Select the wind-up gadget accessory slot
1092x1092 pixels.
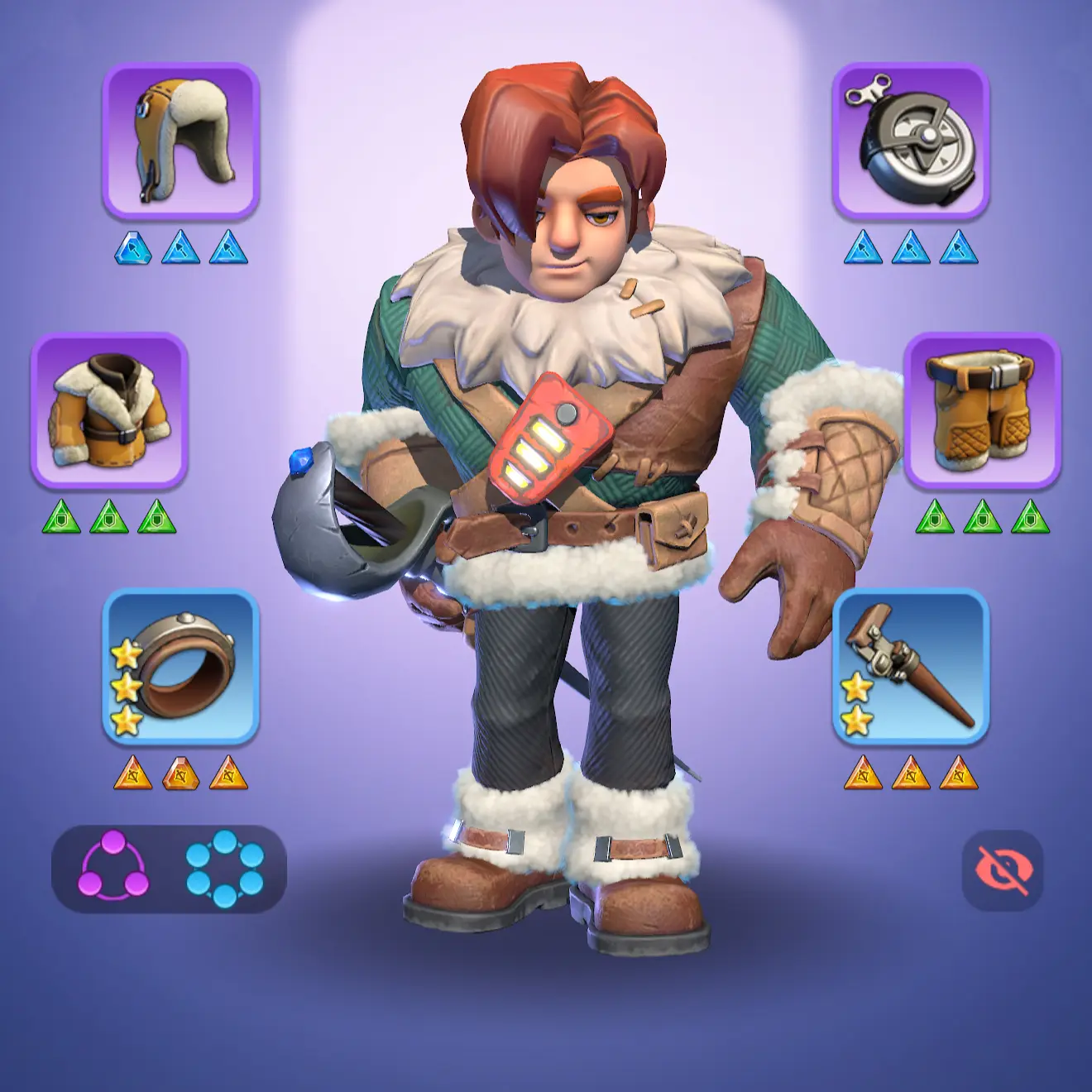[x=910, y=141]
